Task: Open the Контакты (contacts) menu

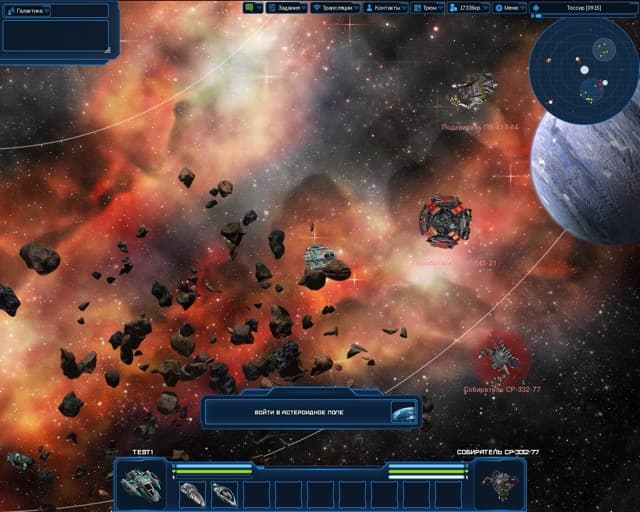Action: click(385, 7)
